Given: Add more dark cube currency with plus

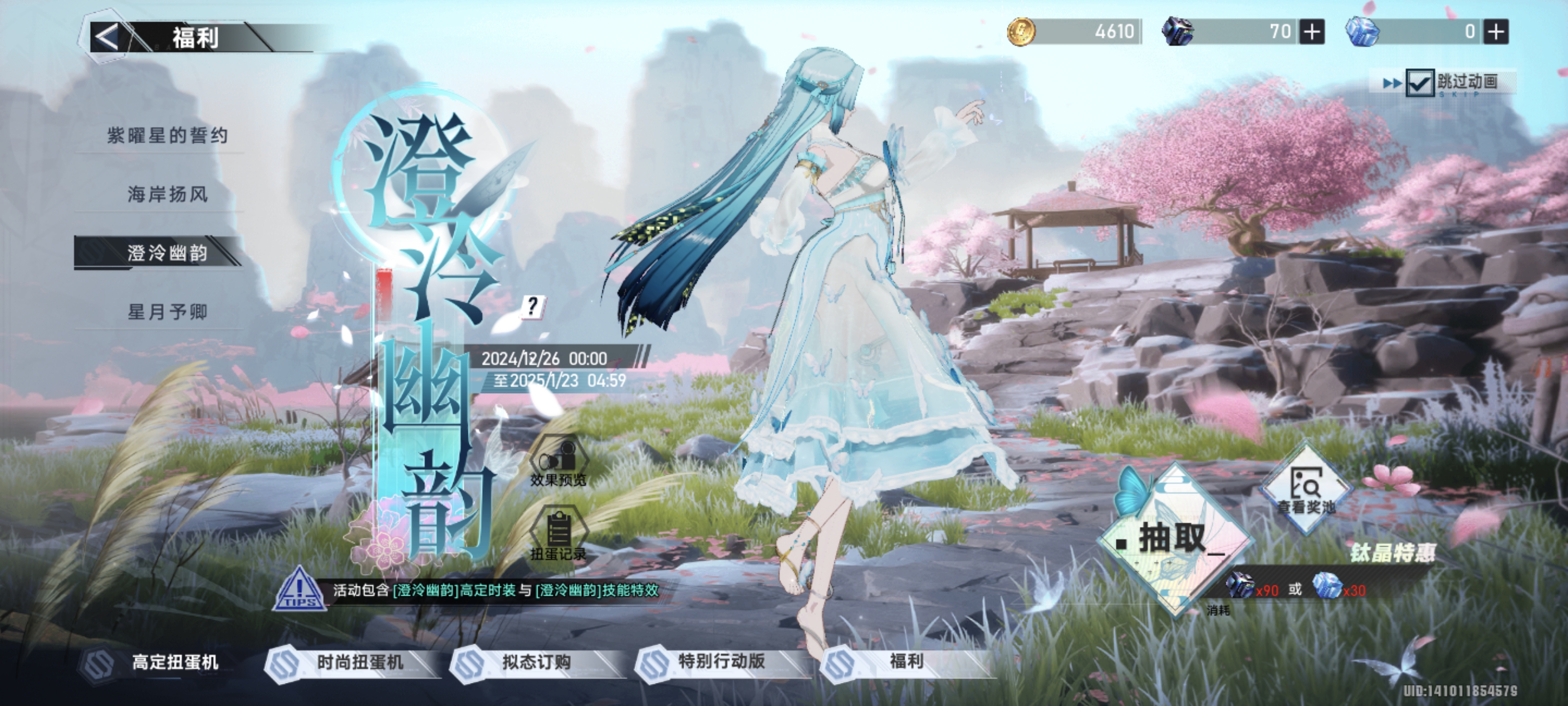Looking at the screenshot, I should tap(1312, 32).
